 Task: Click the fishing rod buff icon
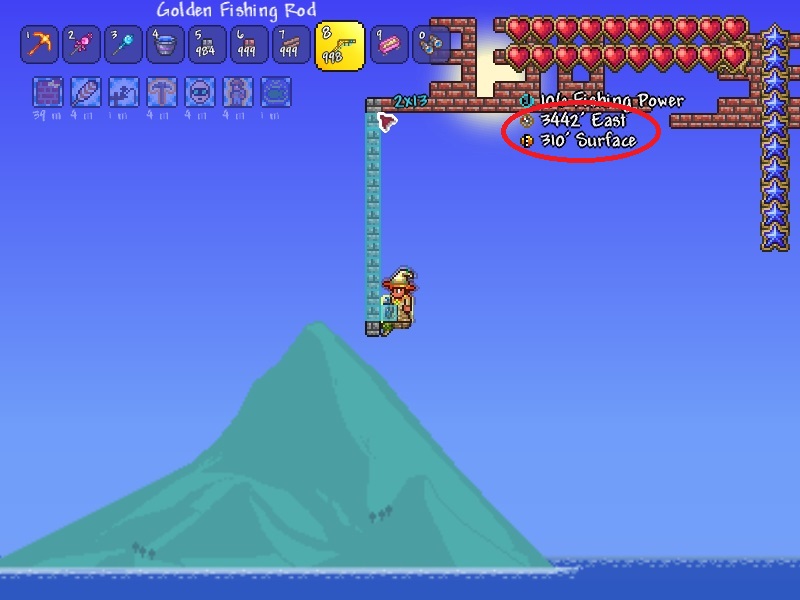coord(122,92)
